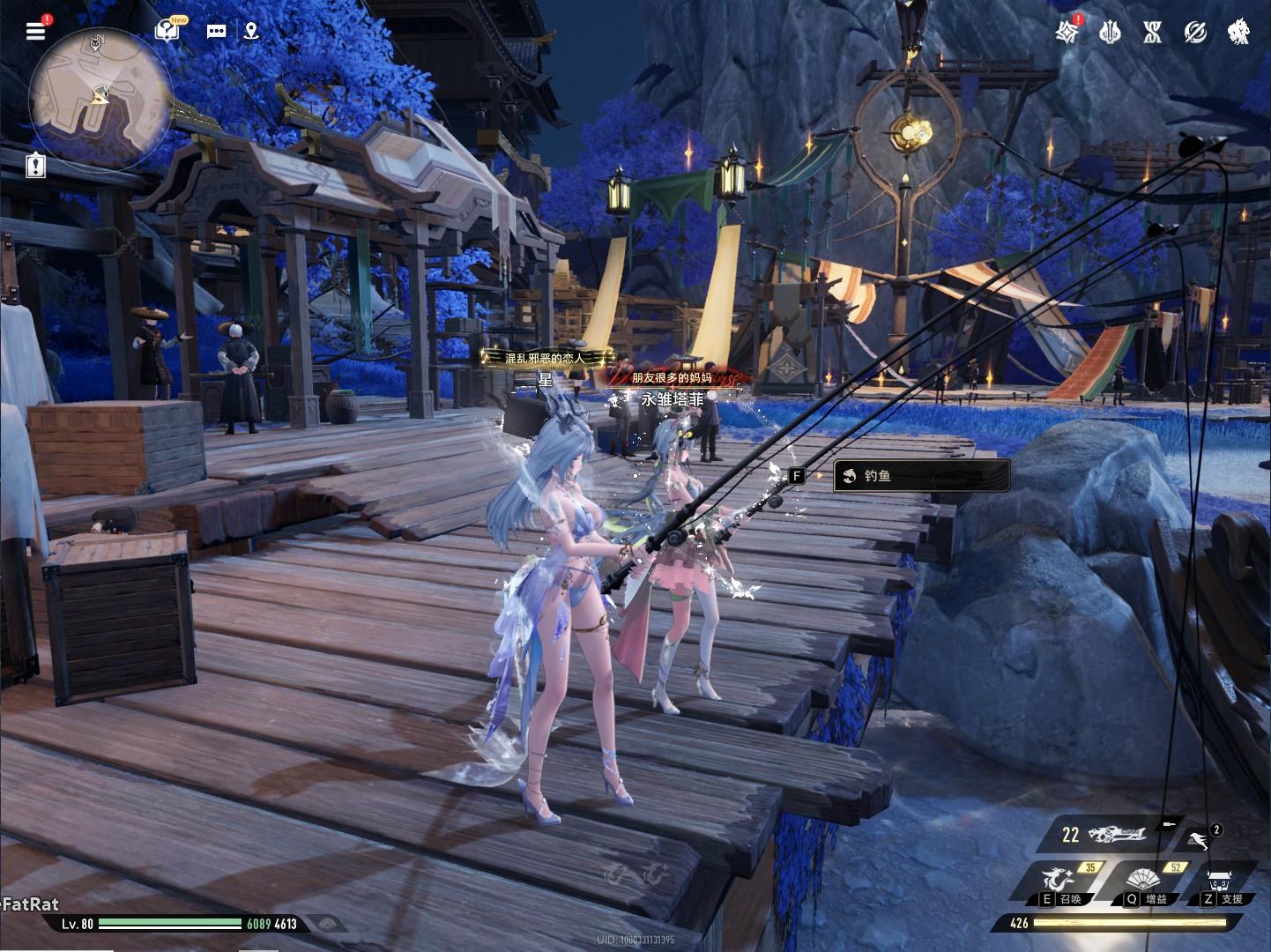Select the ranged weapon slot
1271x952 pixels.
1115,834
